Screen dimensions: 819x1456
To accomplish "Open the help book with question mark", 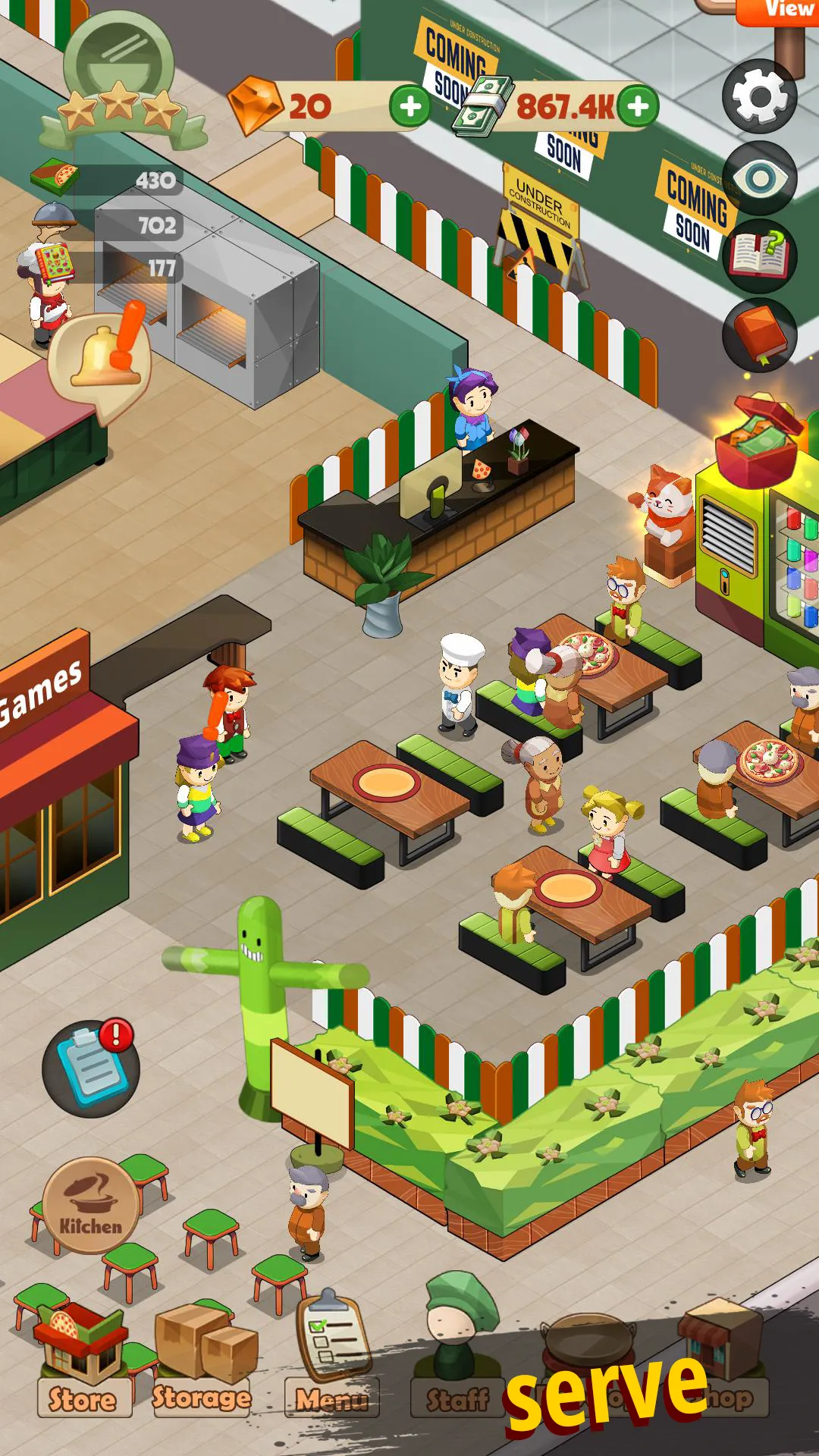I will pos(759,254).
